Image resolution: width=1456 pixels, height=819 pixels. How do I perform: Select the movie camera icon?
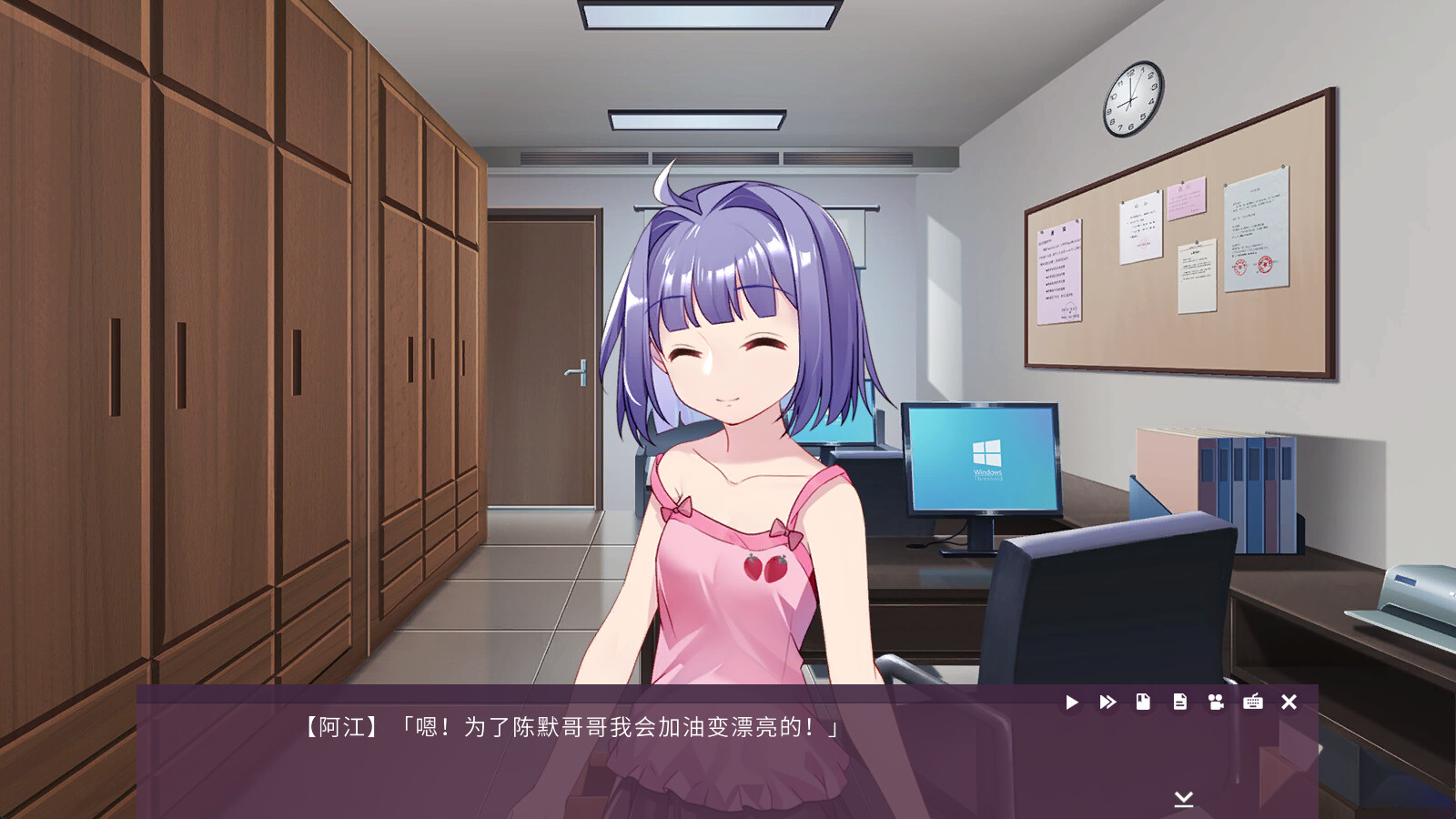click(1217, 703)
